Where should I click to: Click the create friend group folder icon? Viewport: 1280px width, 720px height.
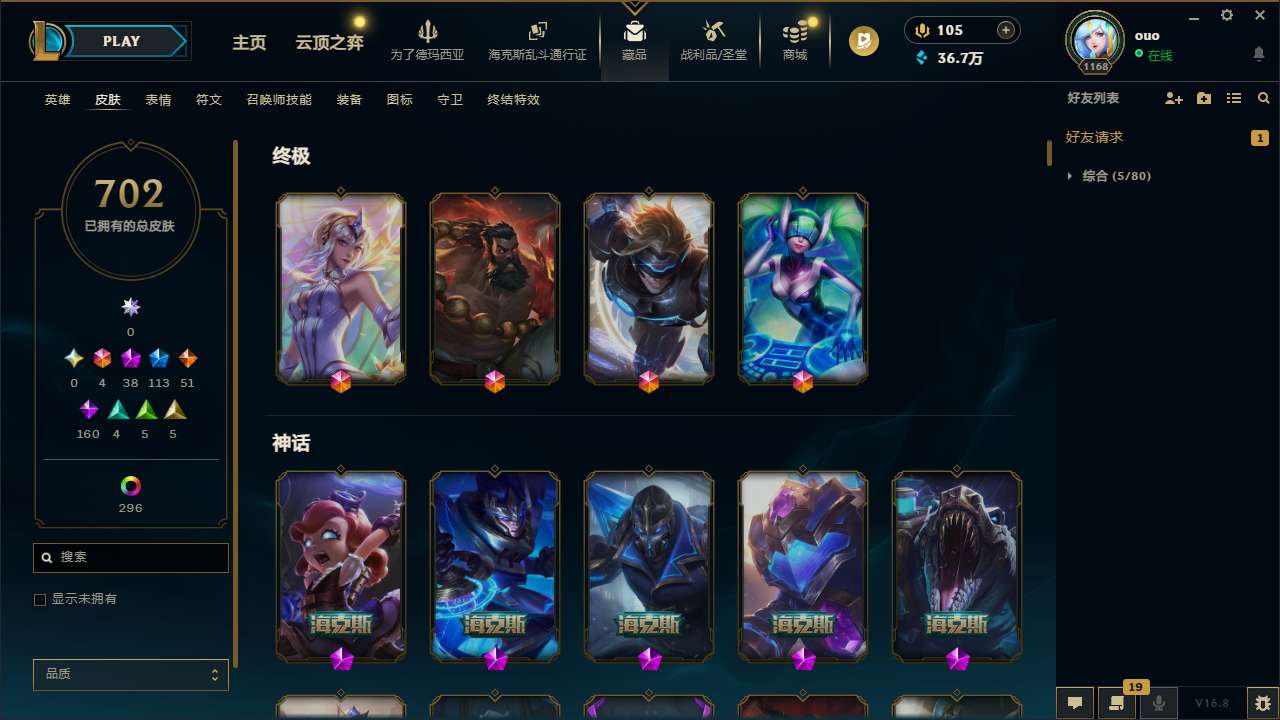(x=1204, y=98)
